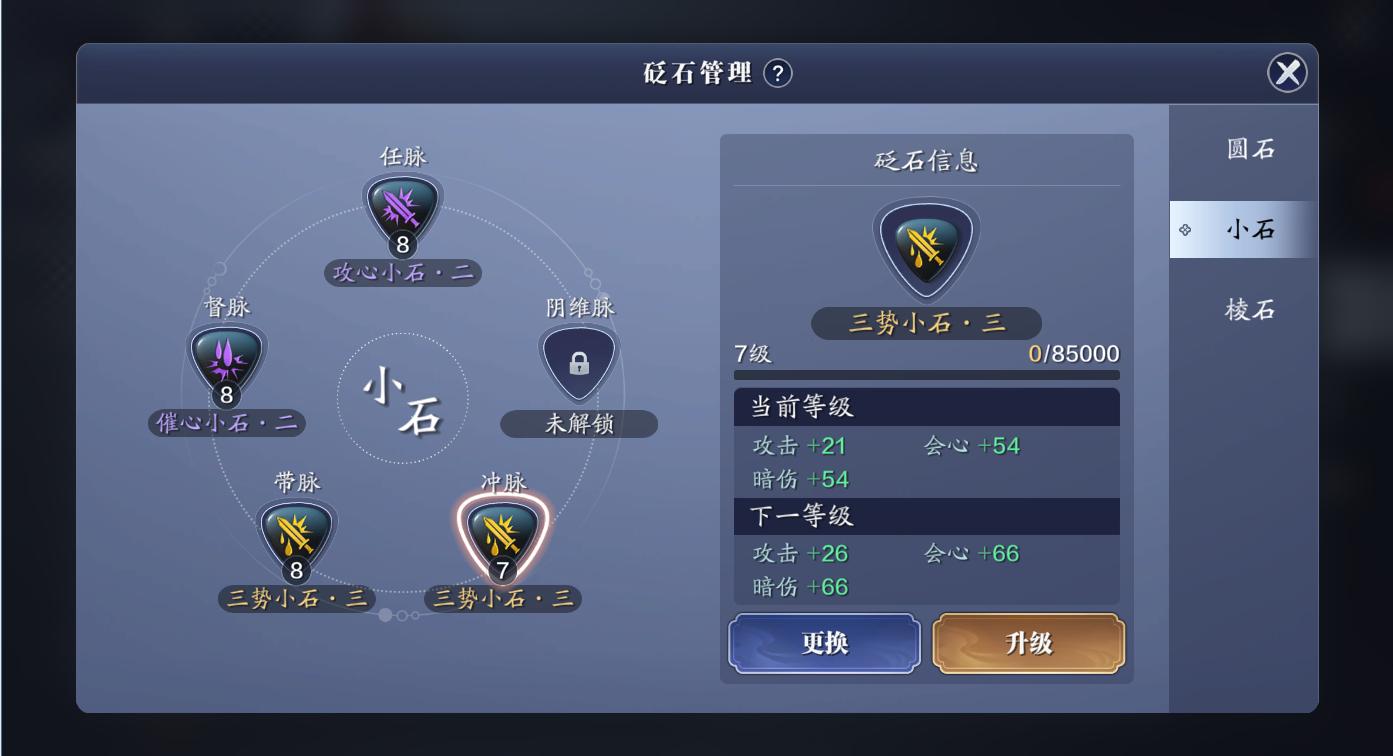The width and height of the screenshot is (1393, 756).
Task: Click the highlighted 冲脉 gem icon
Action: 504,533
